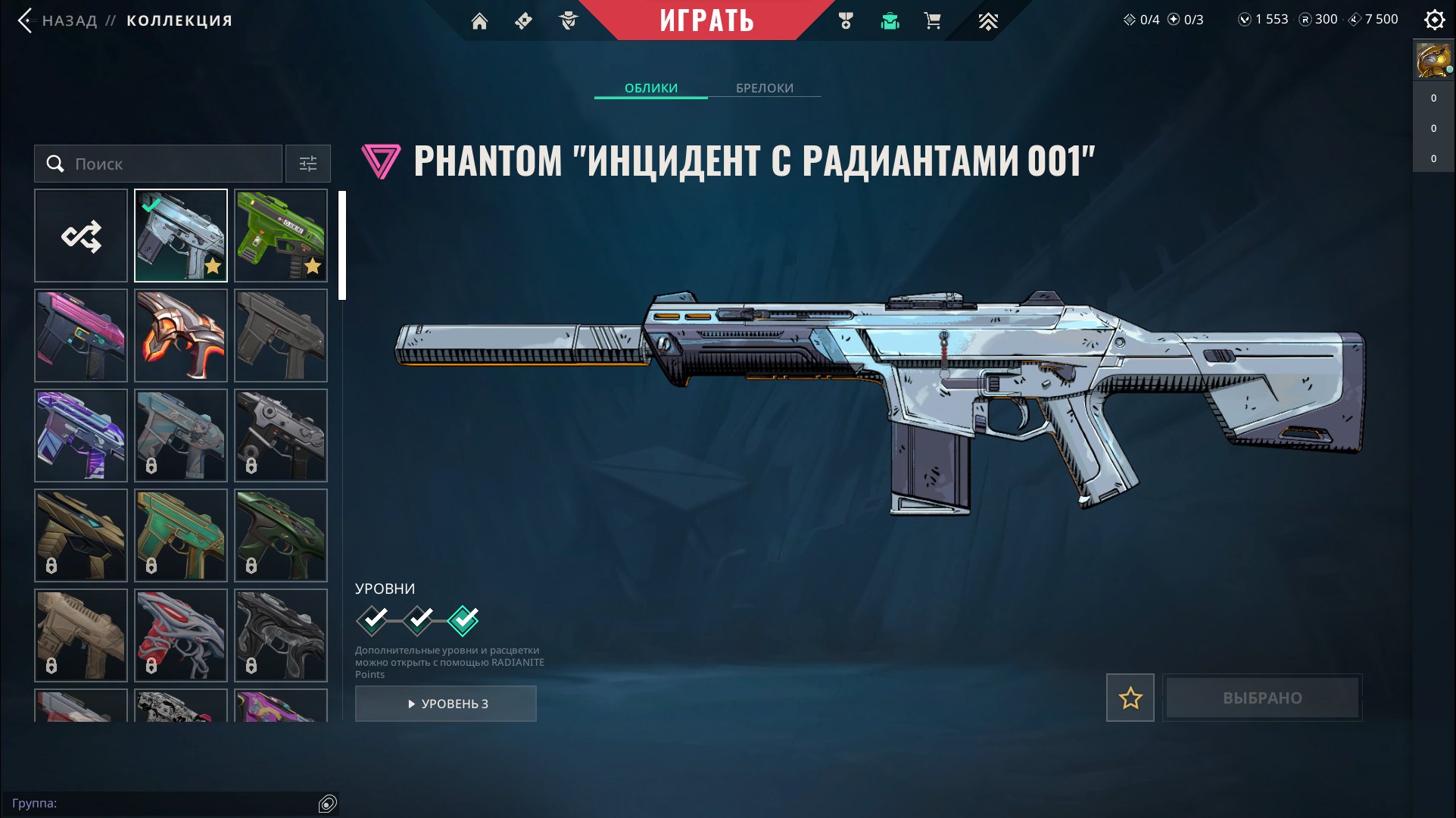This screenshot has height=818, width=1456.
Task: Select level 1 diamond under УРОВНИ
Action: (x=372, y=620)
